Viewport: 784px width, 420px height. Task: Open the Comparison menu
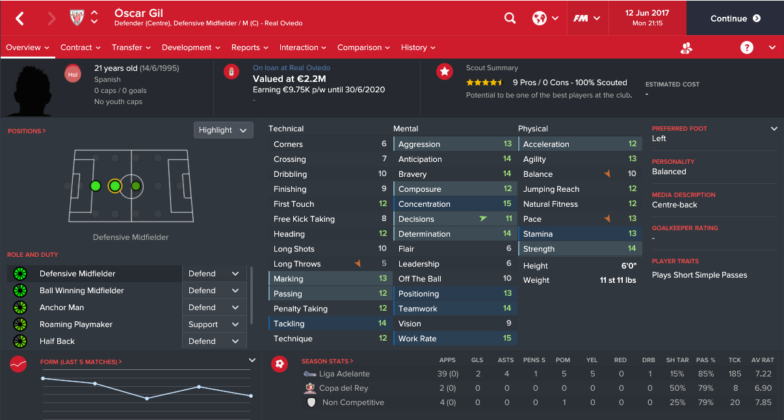tap(363, 47)
